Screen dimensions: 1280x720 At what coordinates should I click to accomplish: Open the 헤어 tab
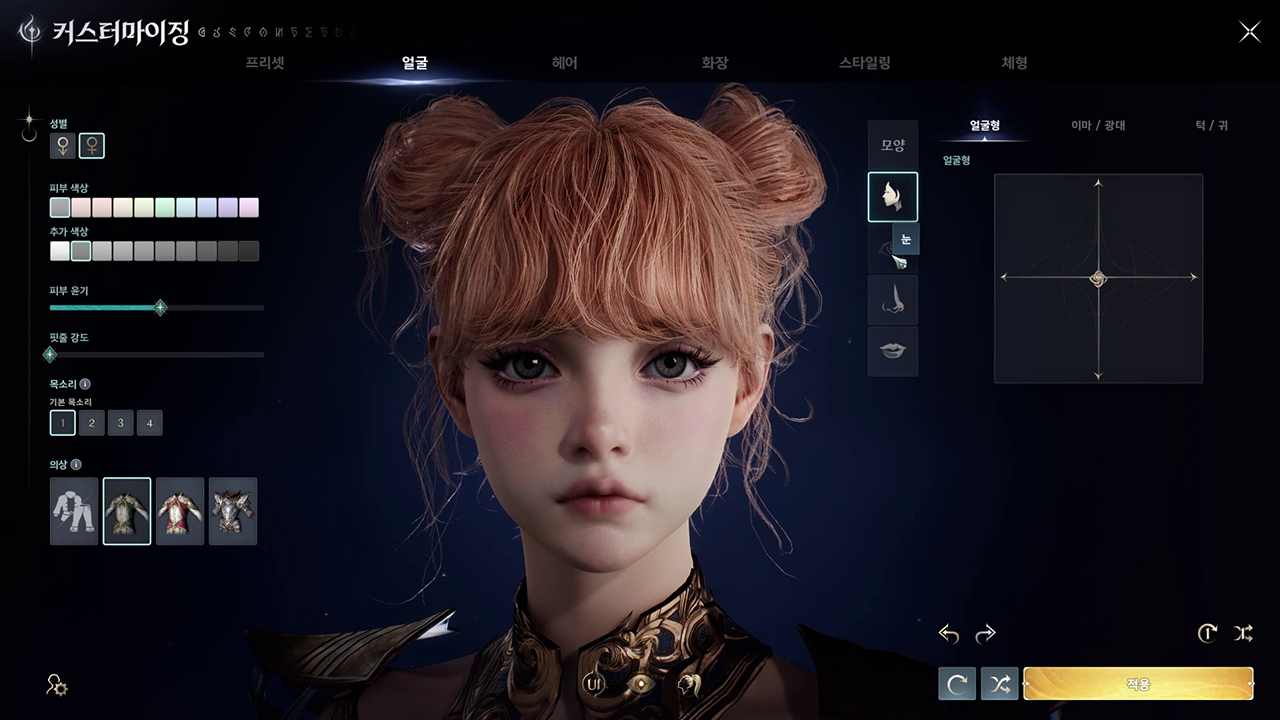coord(565,63)
